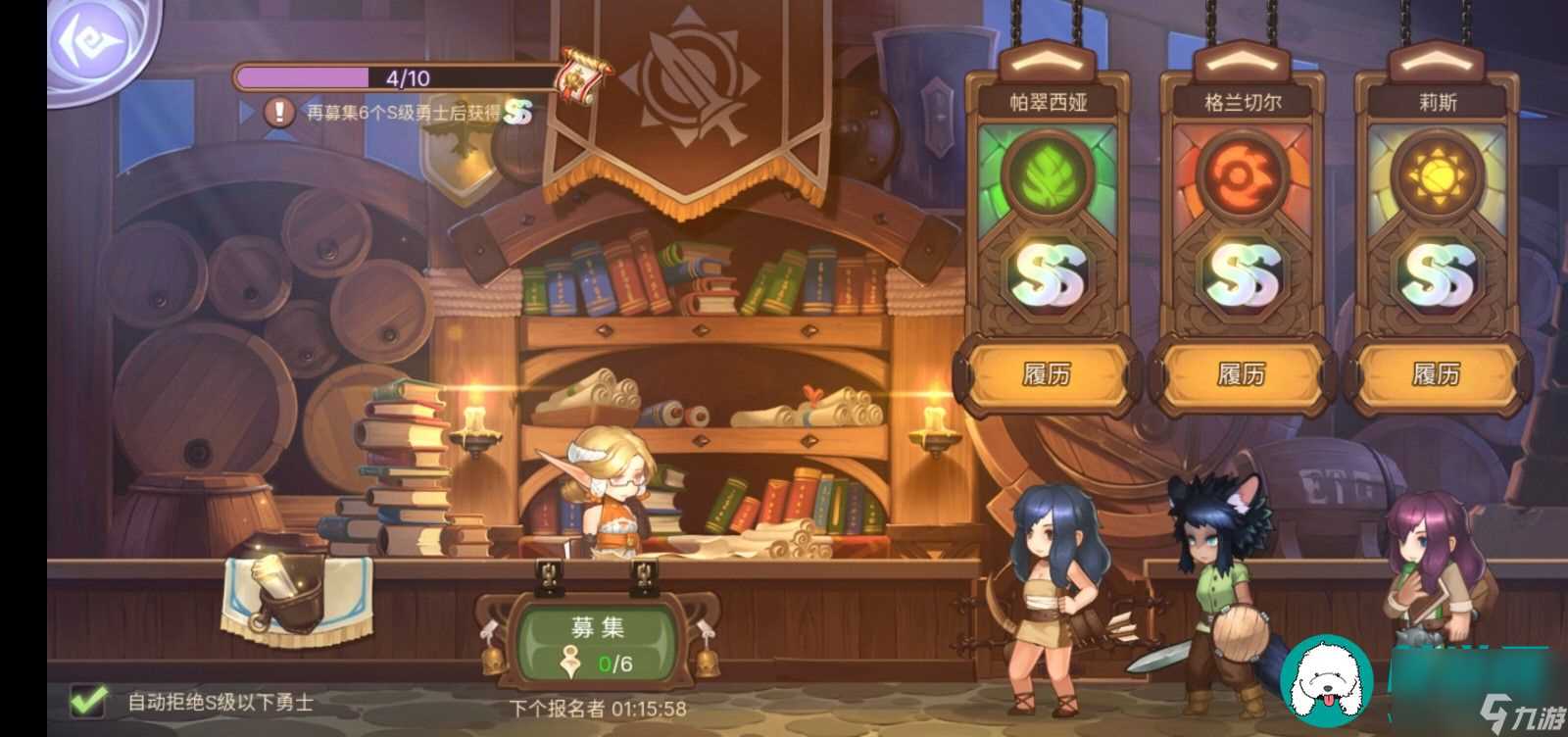The image size is (1568, 737).
Task: View 莉斯's 履历 resume
Action: click(1436, 373)
